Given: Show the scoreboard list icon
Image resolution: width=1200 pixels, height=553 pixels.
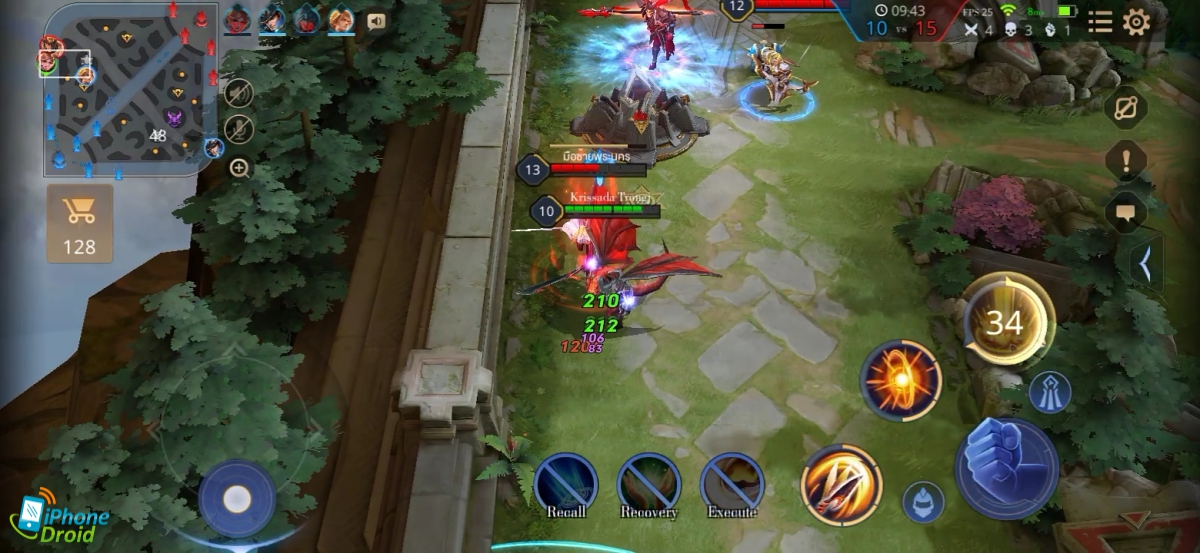Looking at the screenshot, I should (1100, 22).
